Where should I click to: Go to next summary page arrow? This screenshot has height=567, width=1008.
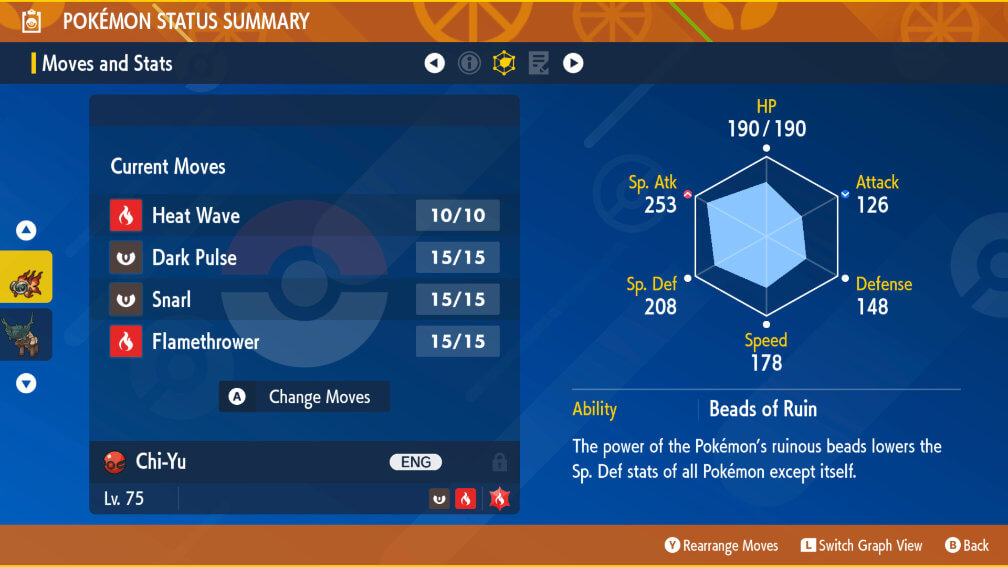(573, 63)
